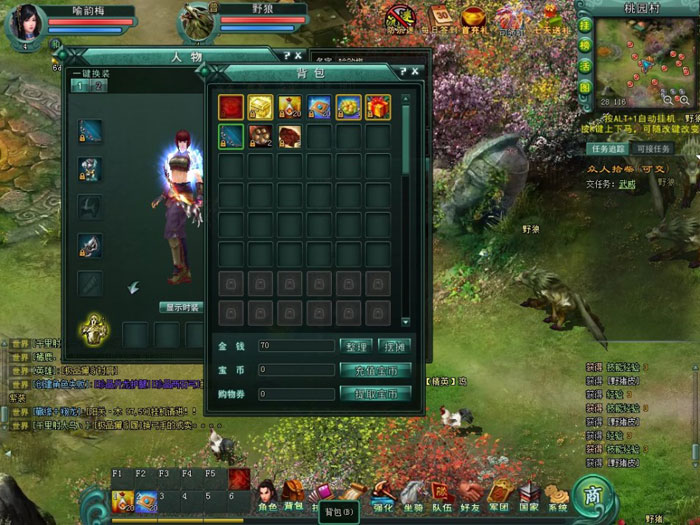This screenshot has width=700, height=525.
Task: Close the 人物 character window
Action: point(298,57)
